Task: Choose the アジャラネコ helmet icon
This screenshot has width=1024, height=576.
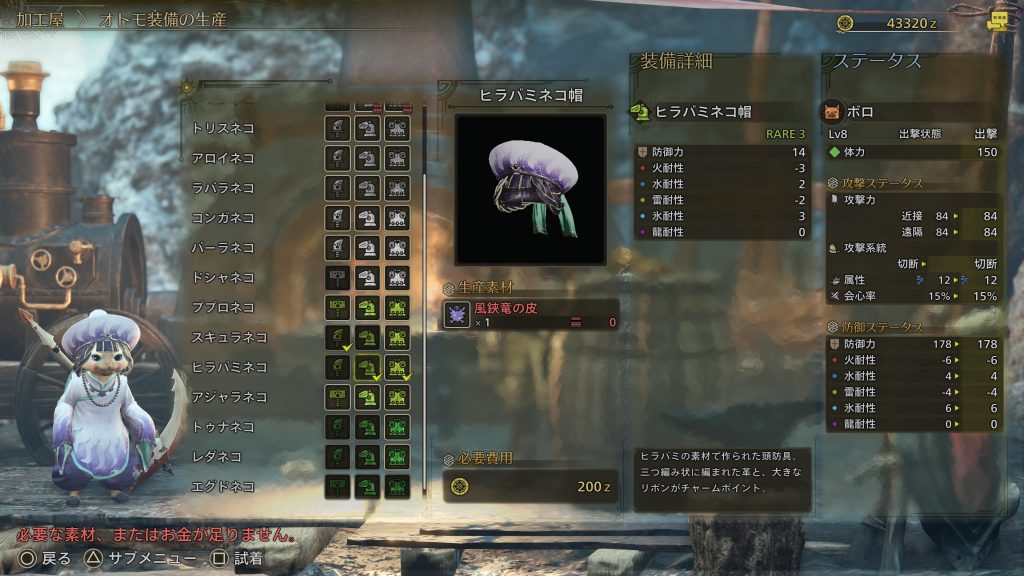Action: point(368,397)
